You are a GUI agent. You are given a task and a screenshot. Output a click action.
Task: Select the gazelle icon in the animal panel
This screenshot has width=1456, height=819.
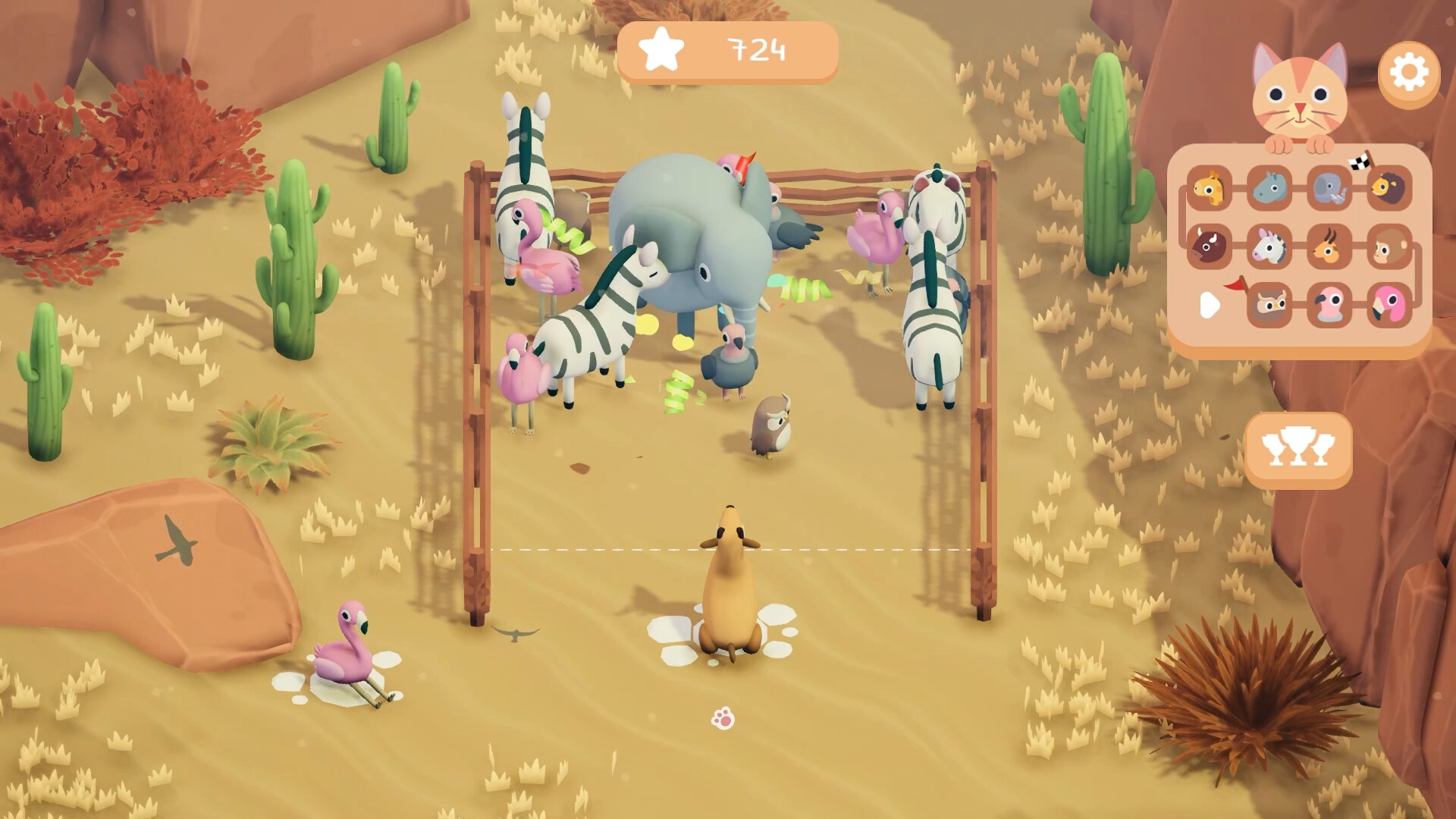click(x=1329, y=246)
